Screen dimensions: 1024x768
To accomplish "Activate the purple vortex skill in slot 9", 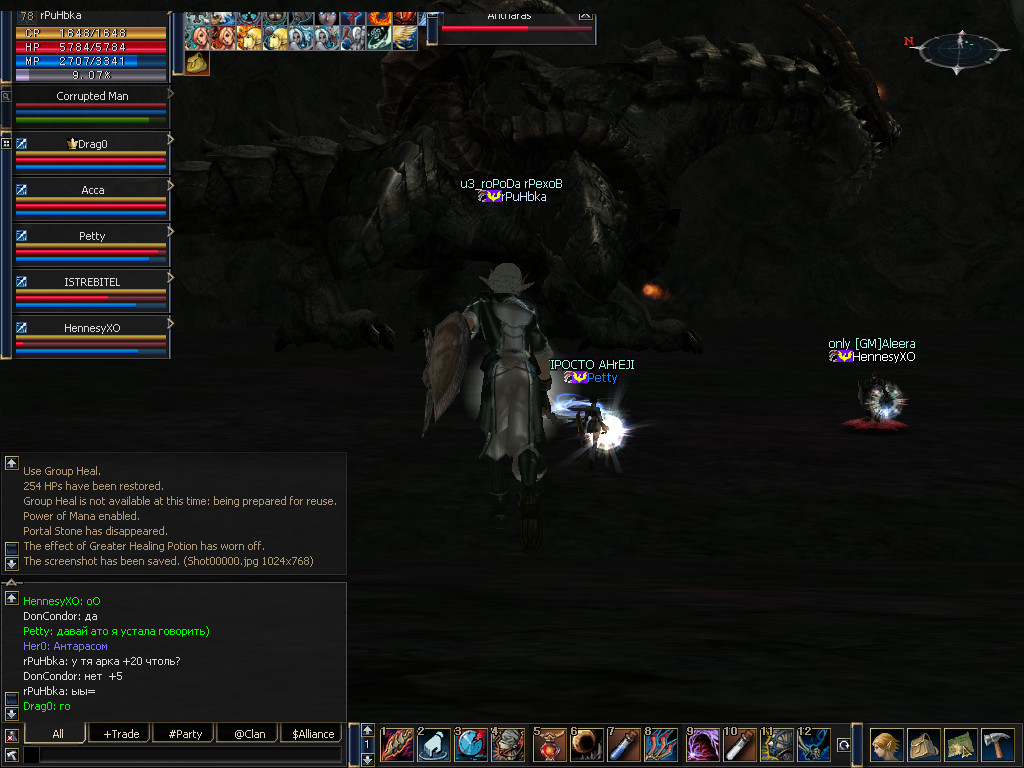I will tap(704, 745).
